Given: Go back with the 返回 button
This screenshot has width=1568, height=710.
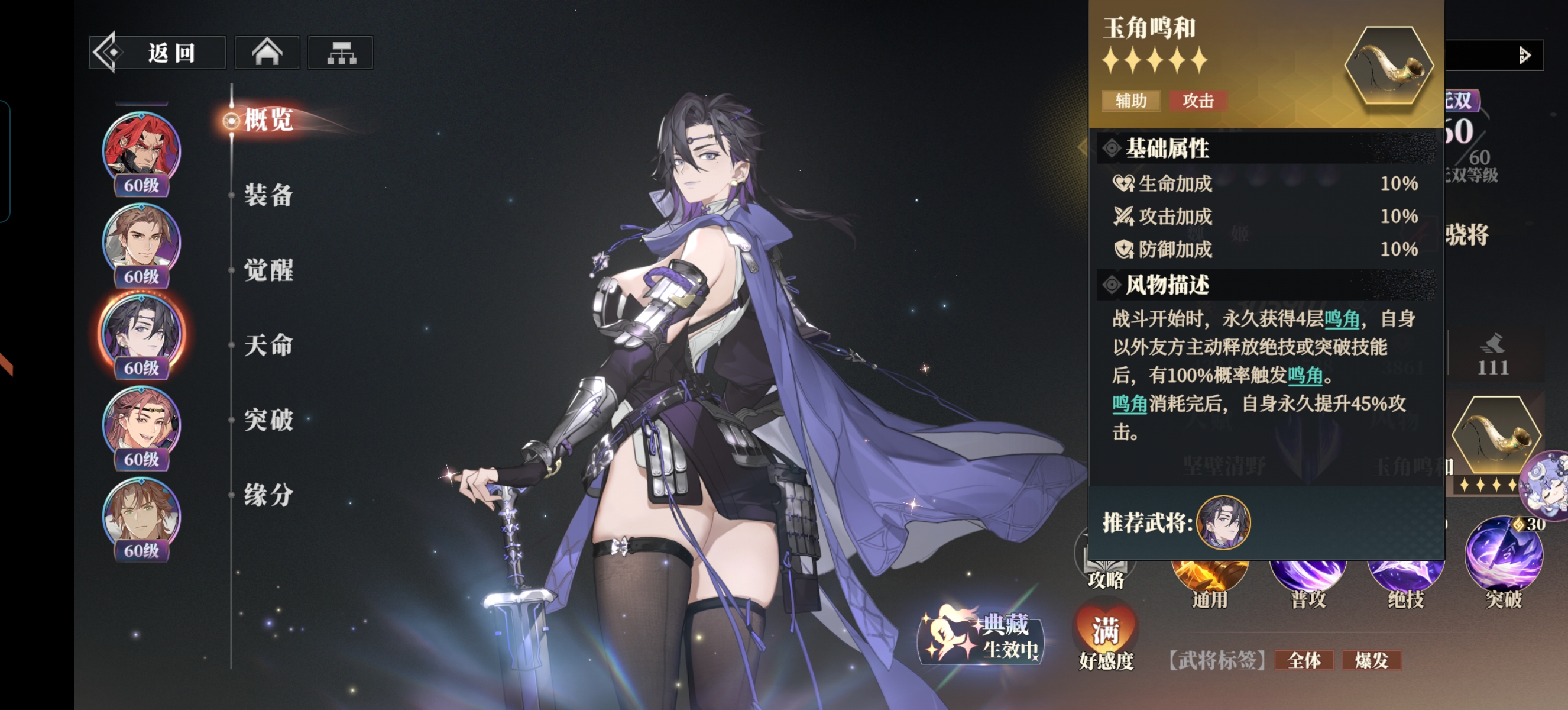Looking at the screenshot, I should [x=158, y=53].
